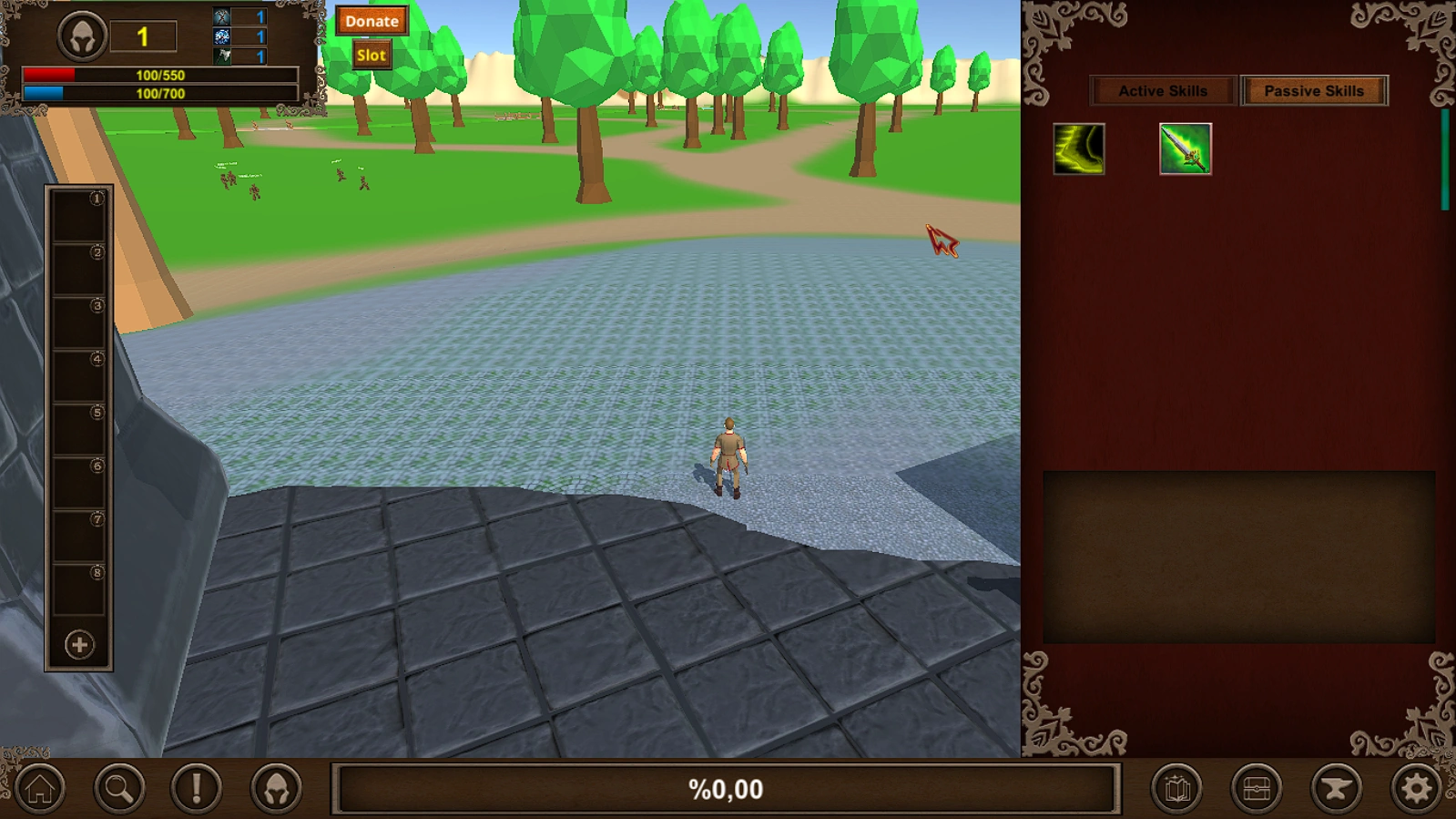The width and height of the screenshot is (1456, 819).
Task: Click the helmet portrait in the top-left panel
Action: (x=82, y=35)
